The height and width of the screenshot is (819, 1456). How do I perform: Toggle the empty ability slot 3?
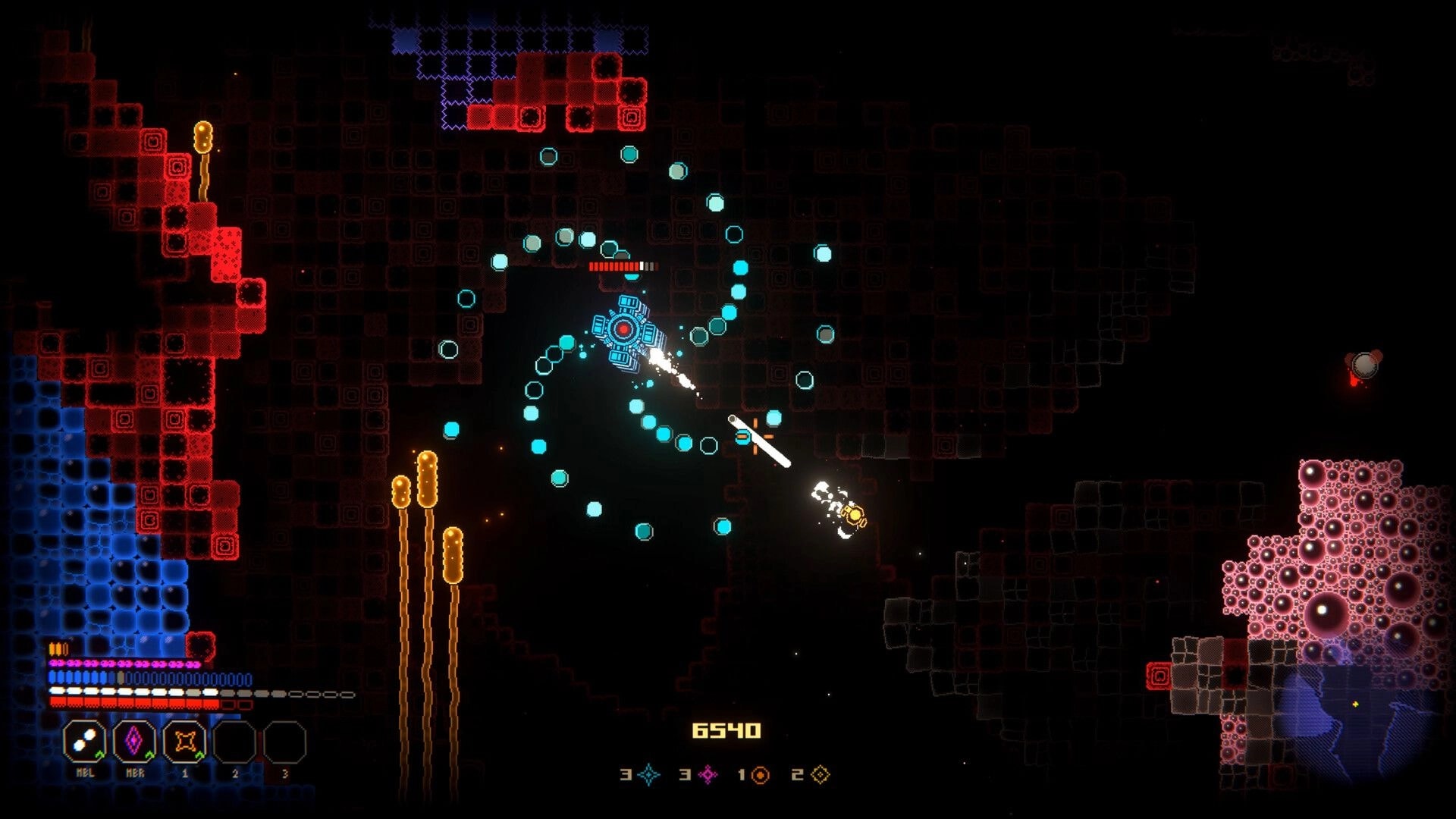284,741
